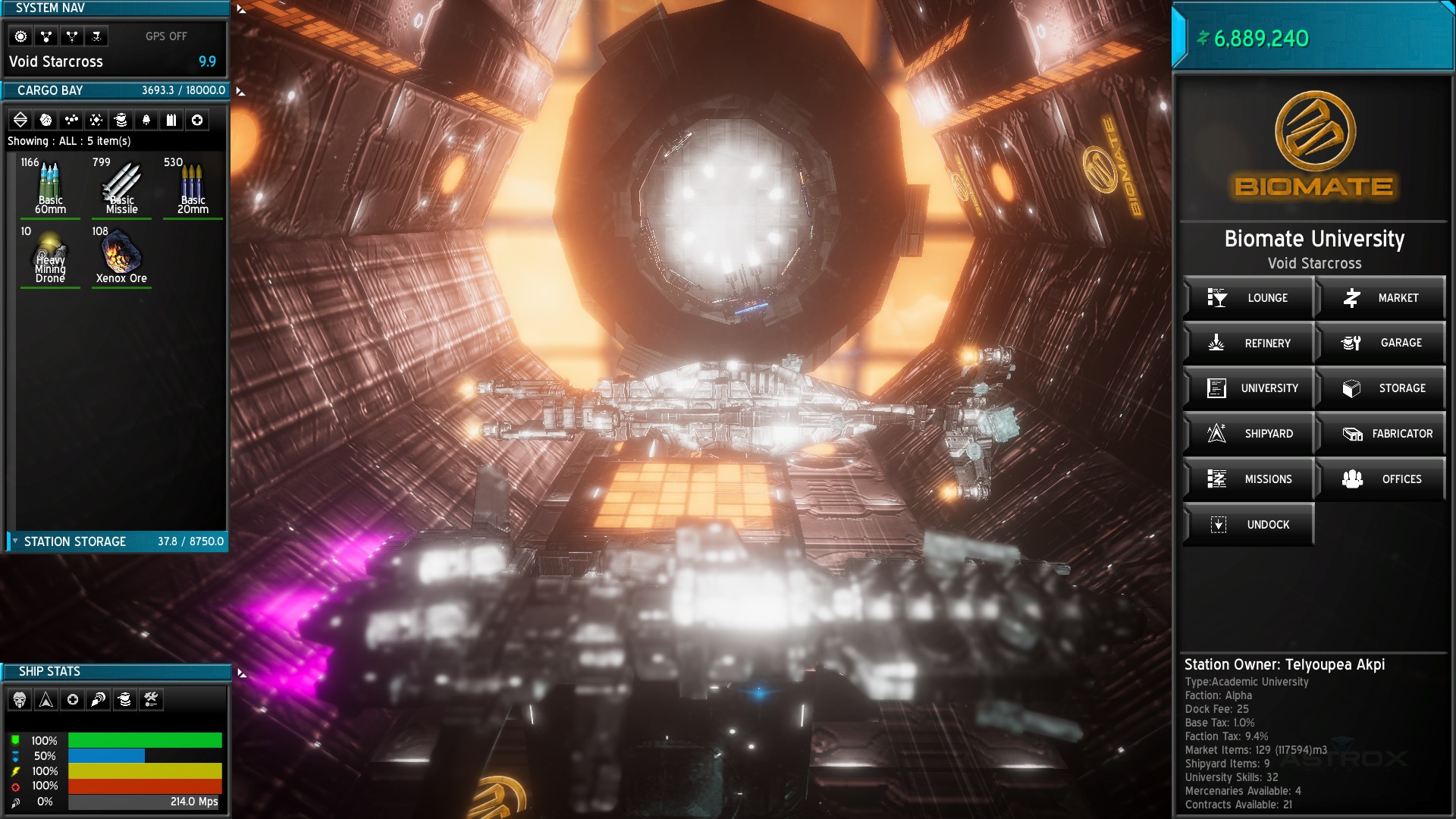Open the SHIPYARD at Biomate University
Image resolution: width=1456 pixels, height=819 pixels.
click(x=1249, y=434)
